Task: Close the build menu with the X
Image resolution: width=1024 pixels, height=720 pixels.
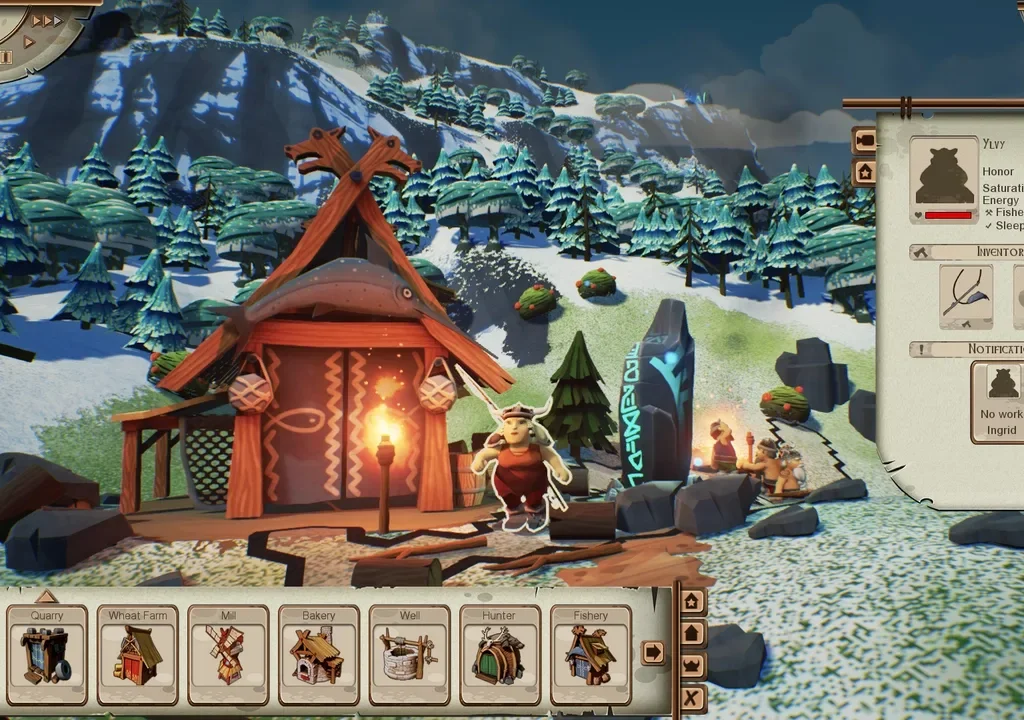Action: (x=692, y=697)
